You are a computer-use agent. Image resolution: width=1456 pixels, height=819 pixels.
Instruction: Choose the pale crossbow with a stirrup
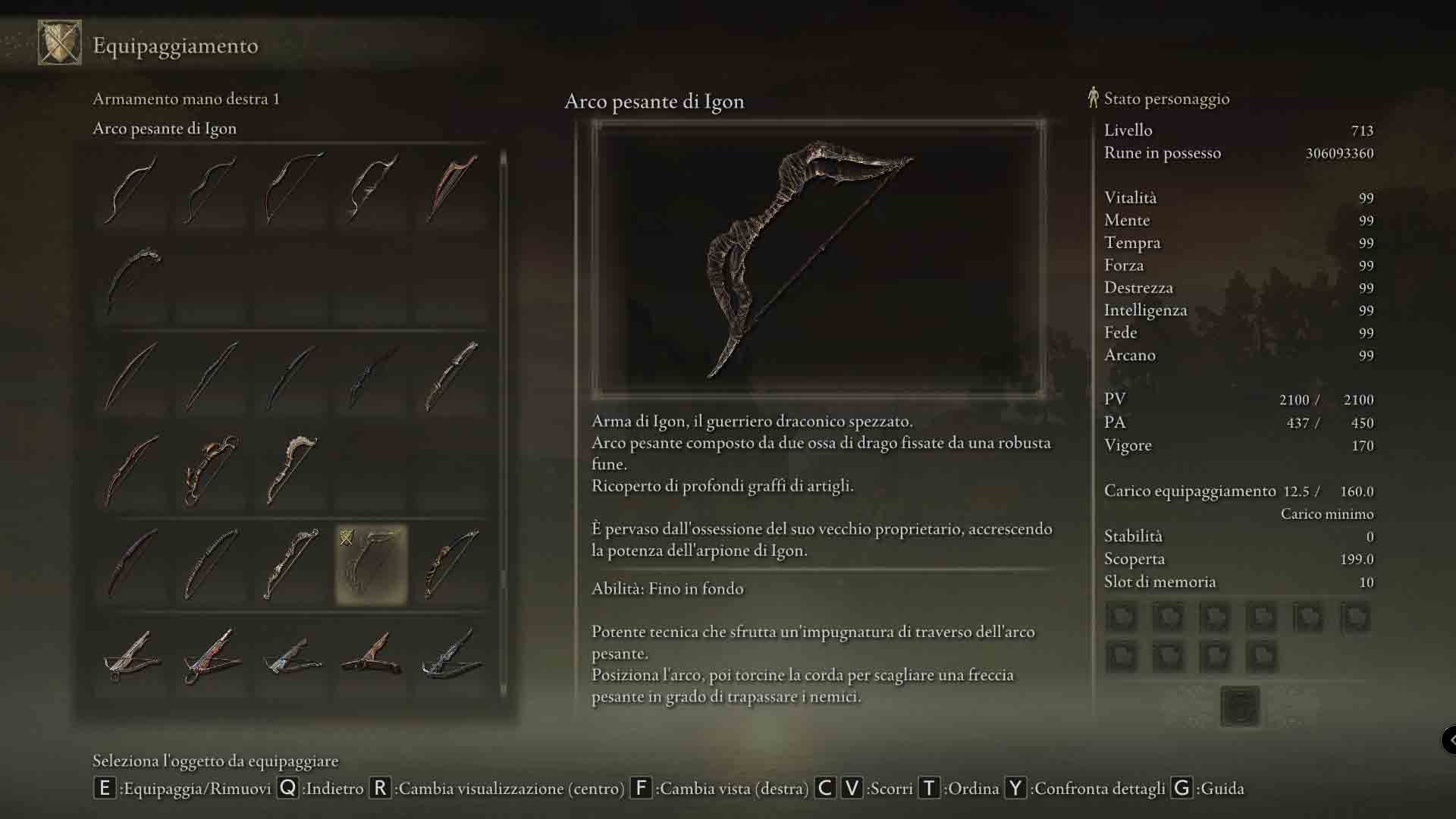pos(132,657)
